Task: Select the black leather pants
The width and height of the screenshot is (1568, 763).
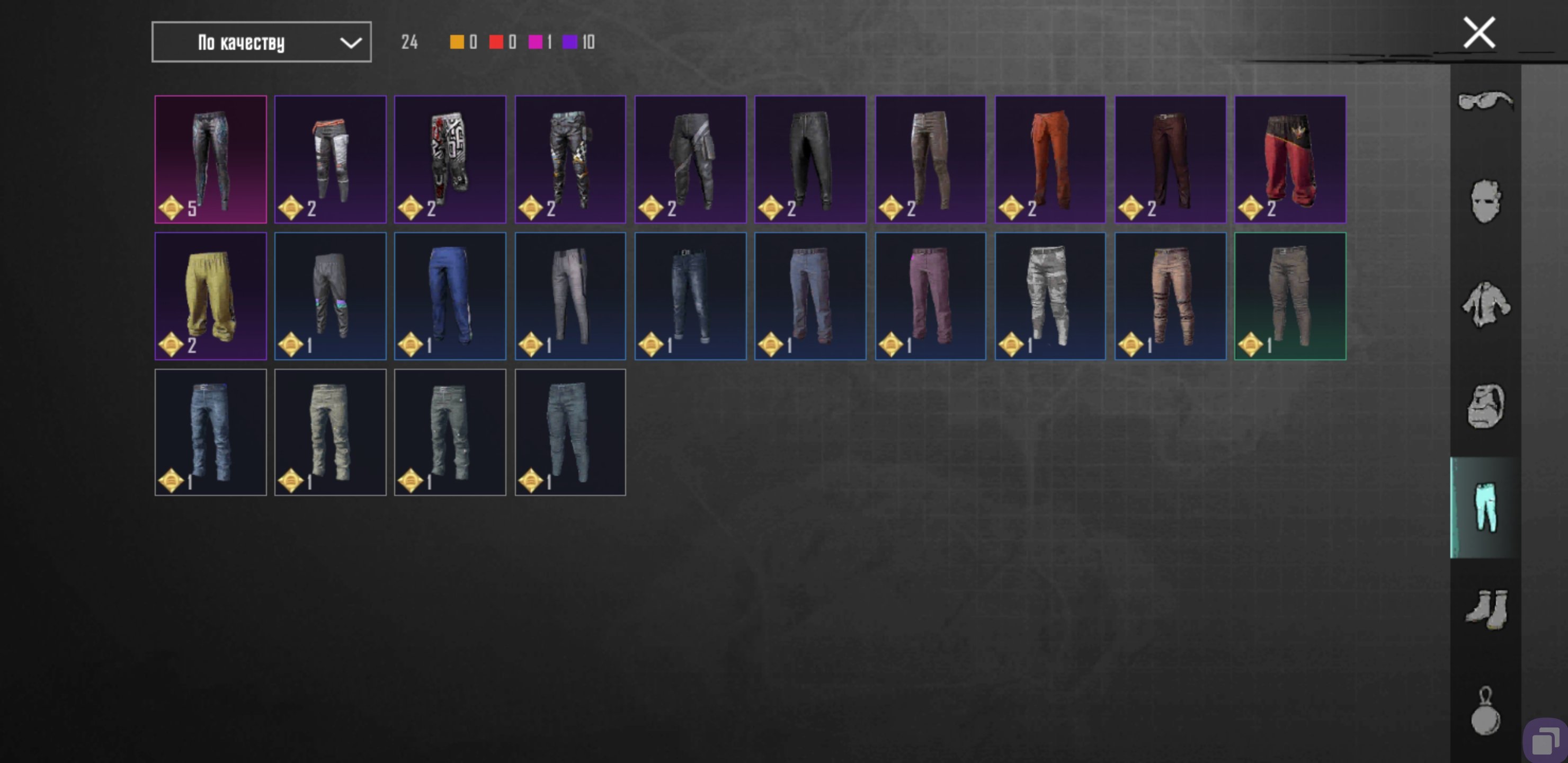Action: tap(810, 159)
